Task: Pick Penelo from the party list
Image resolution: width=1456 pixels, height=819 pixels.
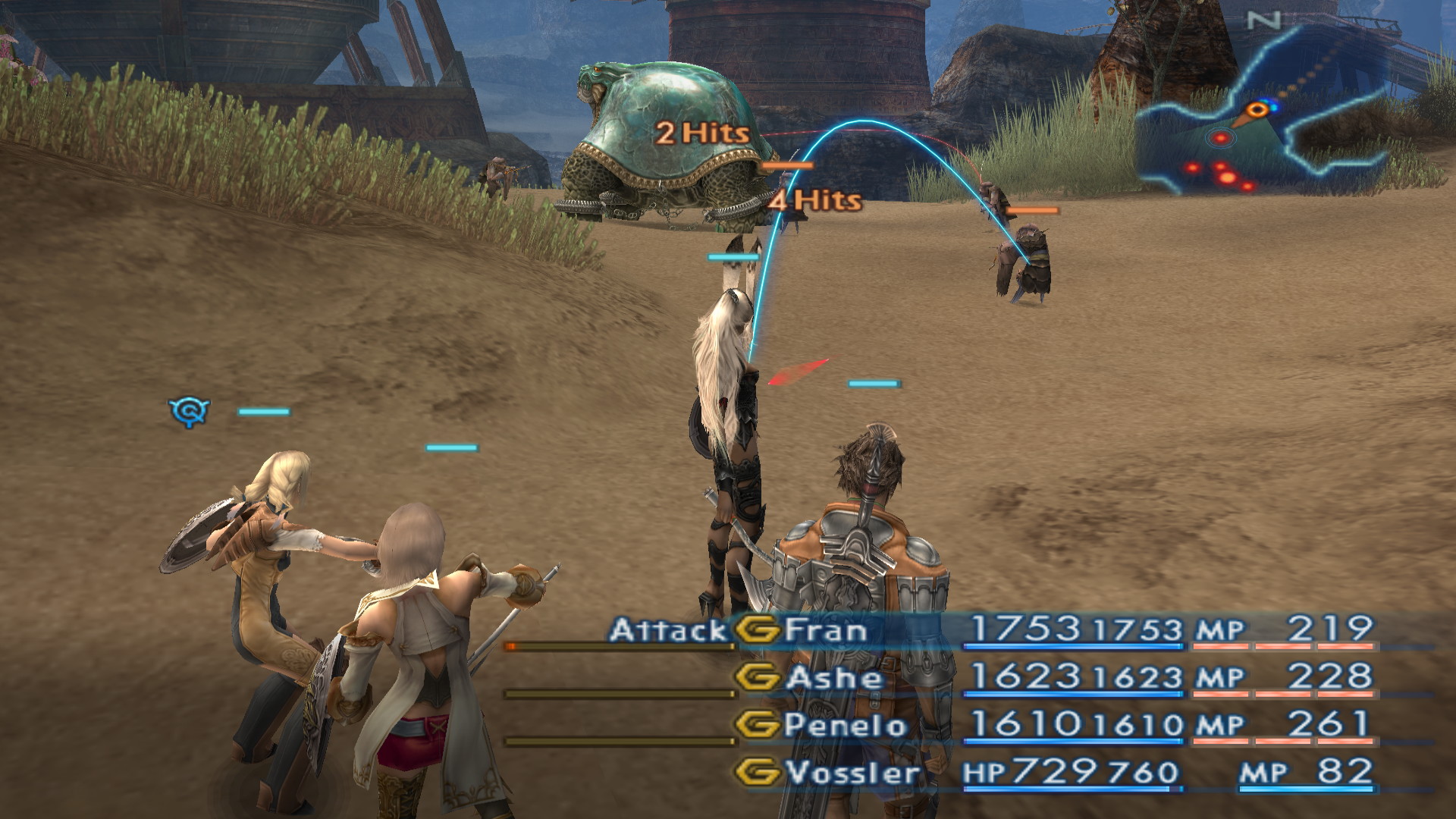Action: pos(845,725)
